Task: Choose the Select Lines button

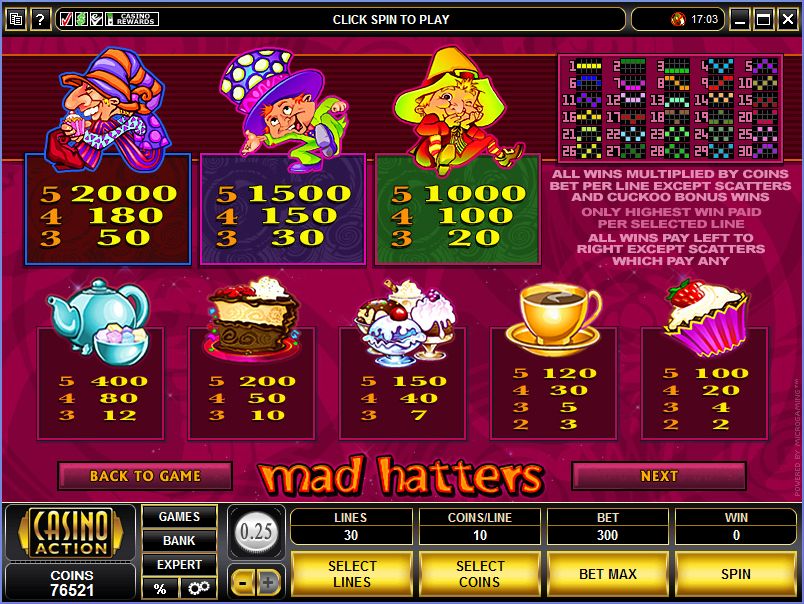Action: [x=351, y=574]
